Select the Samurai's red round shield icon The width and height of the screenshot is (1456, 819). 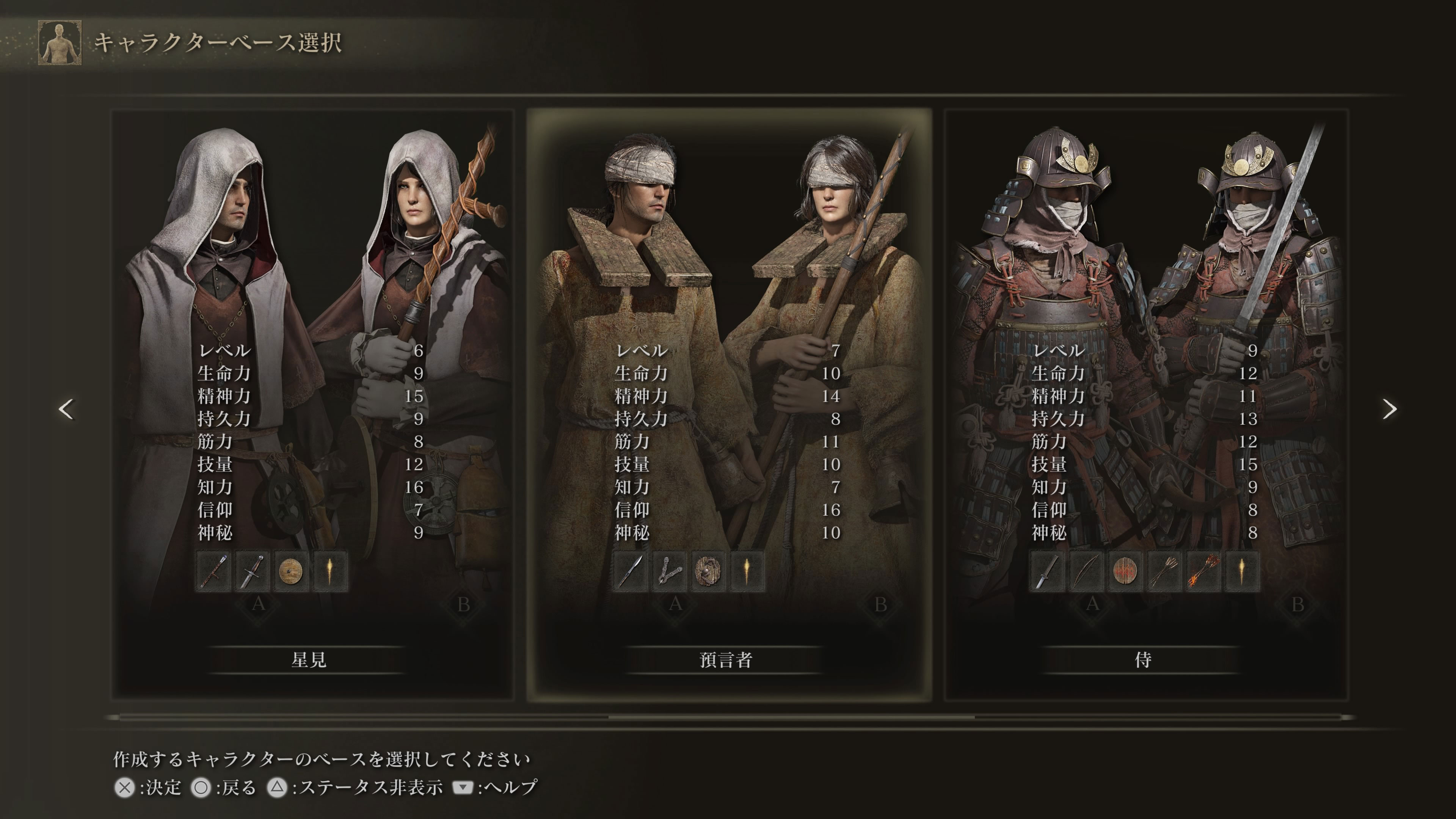coord(1125,571)
